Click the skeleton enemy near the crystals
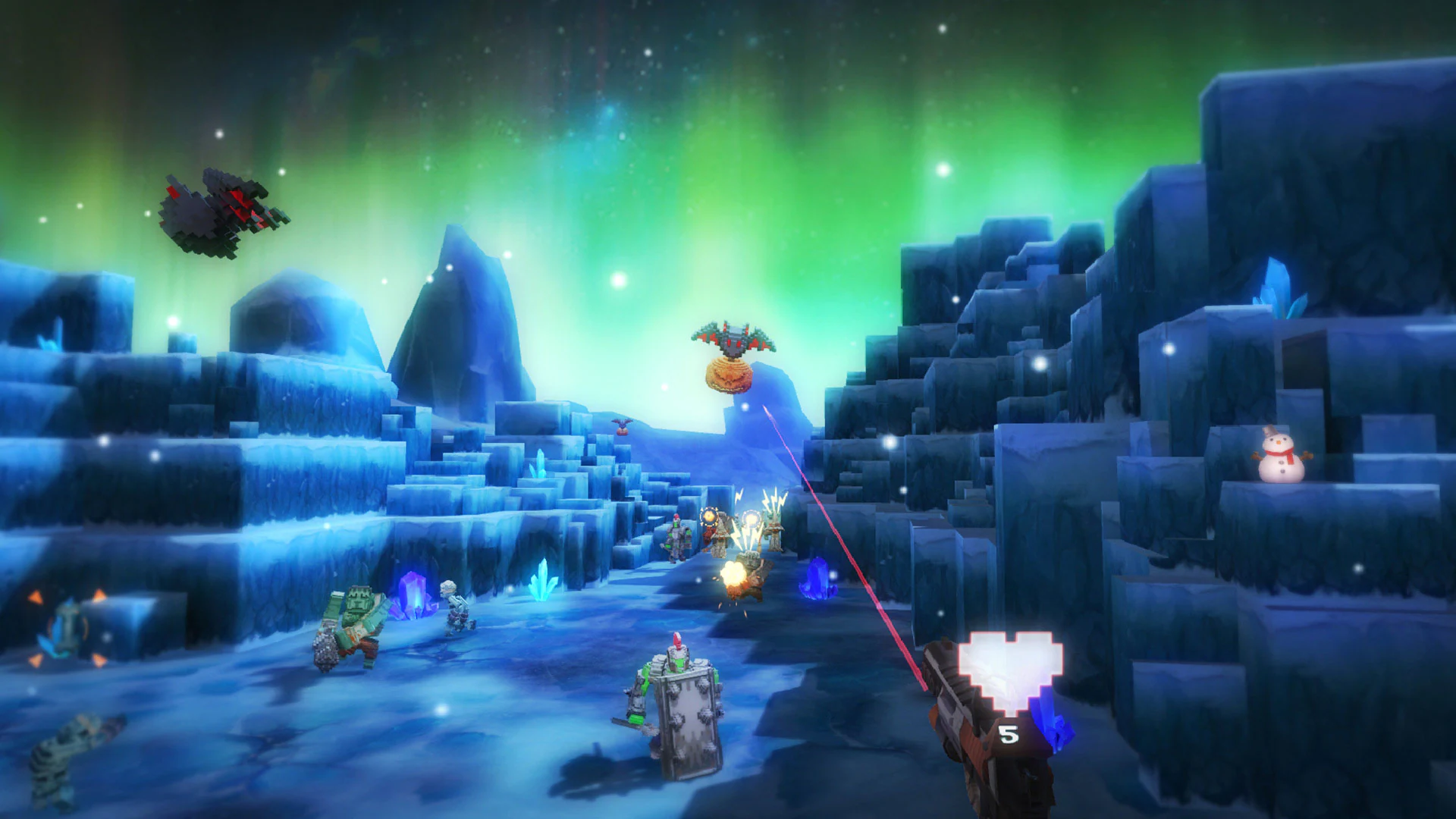This screenshot has width=1456, height=819. point(455,607)
